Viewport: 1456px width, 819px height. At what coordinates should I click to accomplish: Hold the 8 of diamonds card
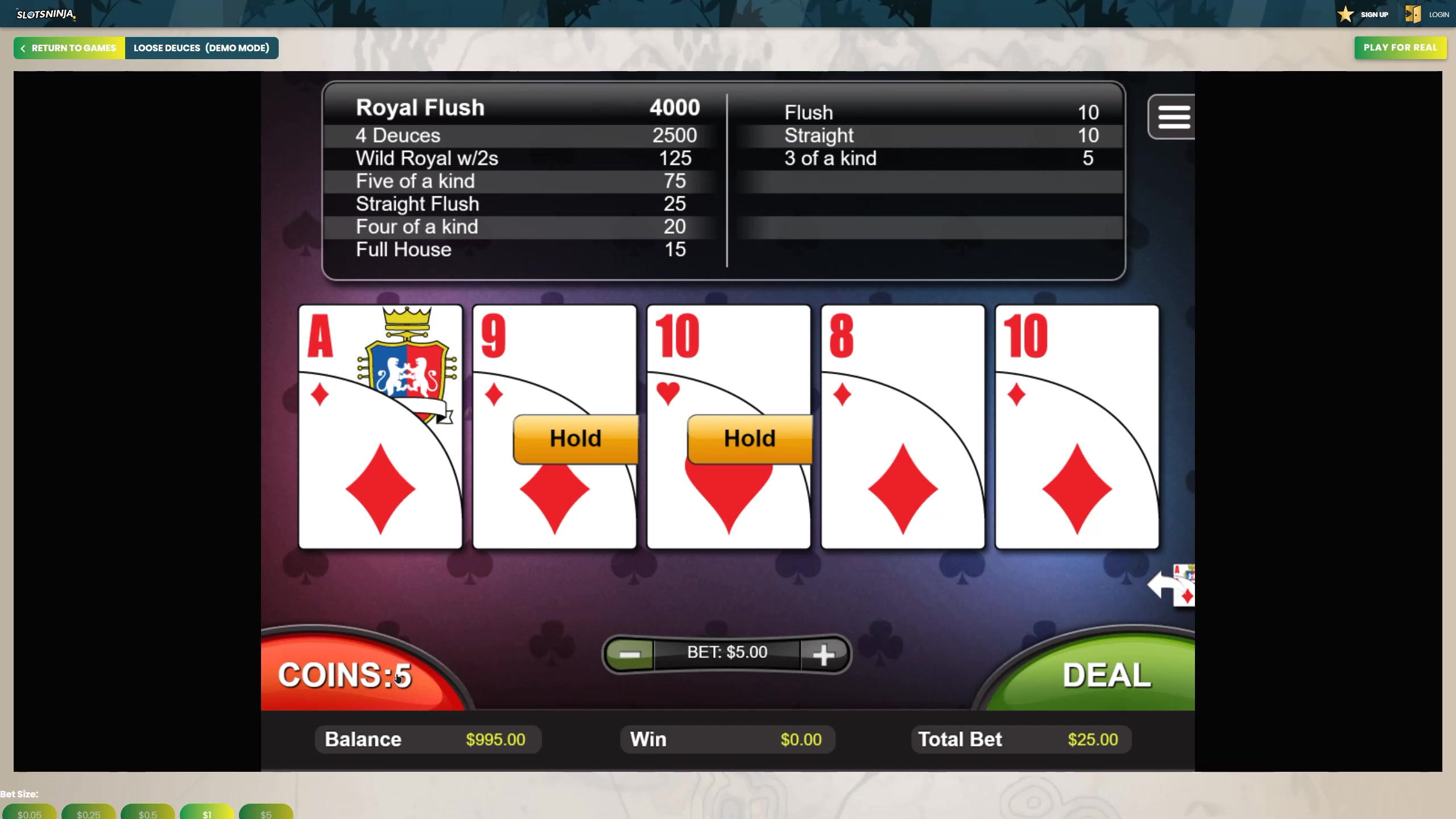[x=903, y=427]
